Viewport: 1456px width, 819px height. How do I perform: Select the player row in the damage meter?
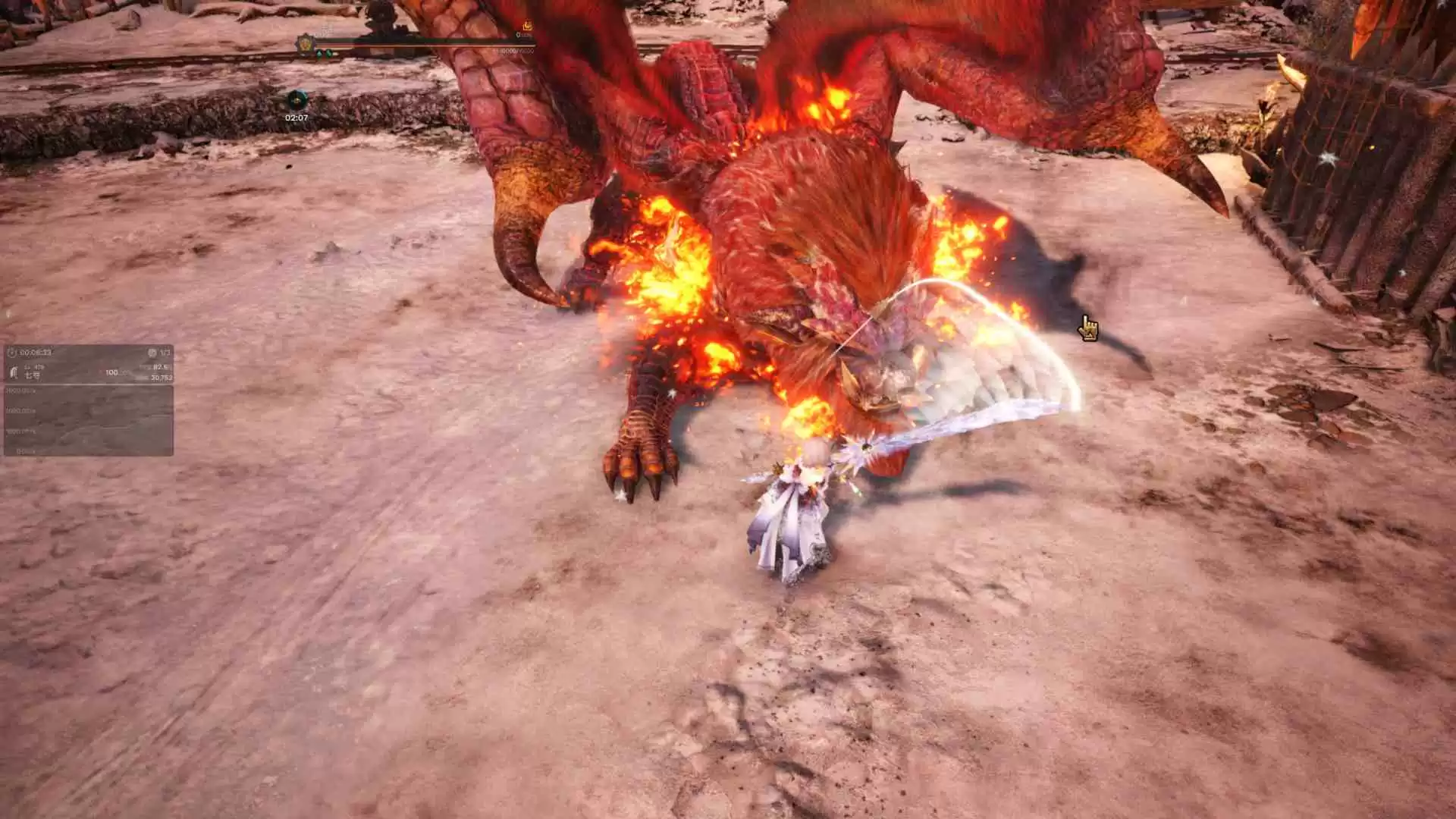coord(89,372)
